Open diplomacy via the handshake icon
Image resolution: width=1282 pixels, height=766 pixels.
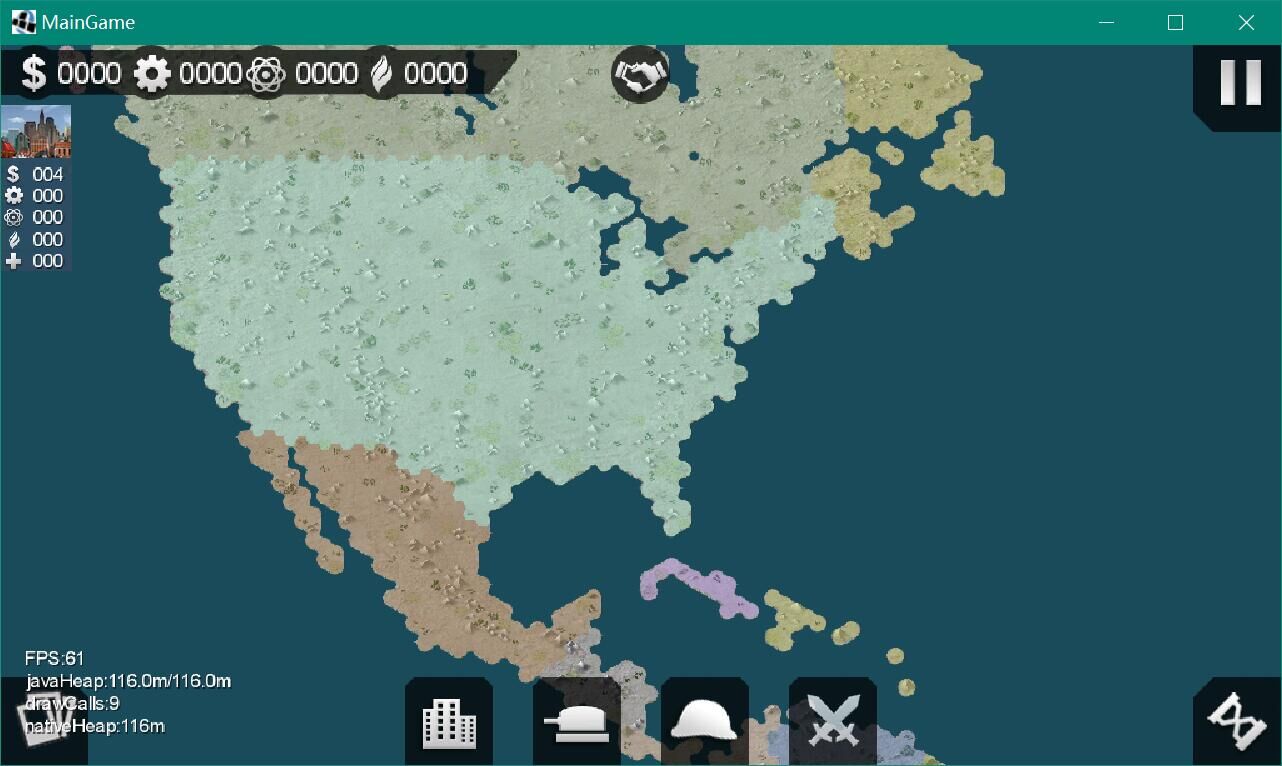point(640,74)
